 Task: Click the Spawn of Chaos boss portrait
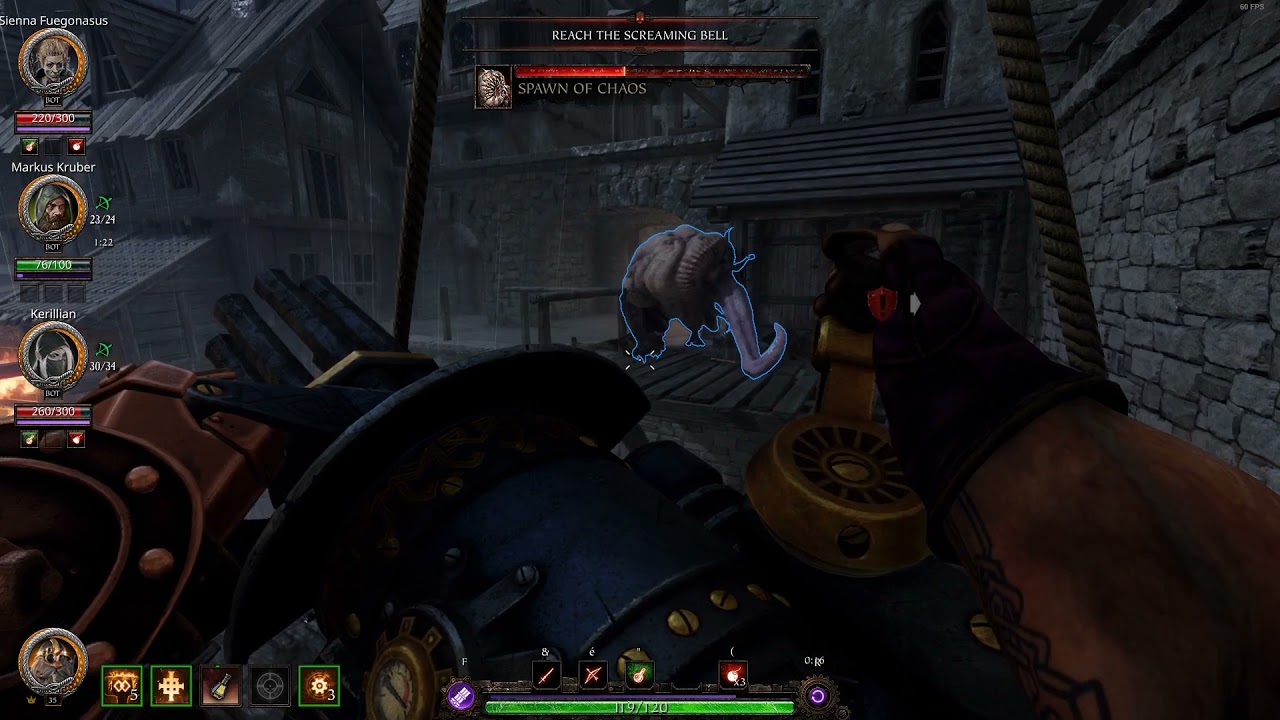pos(493,88)
